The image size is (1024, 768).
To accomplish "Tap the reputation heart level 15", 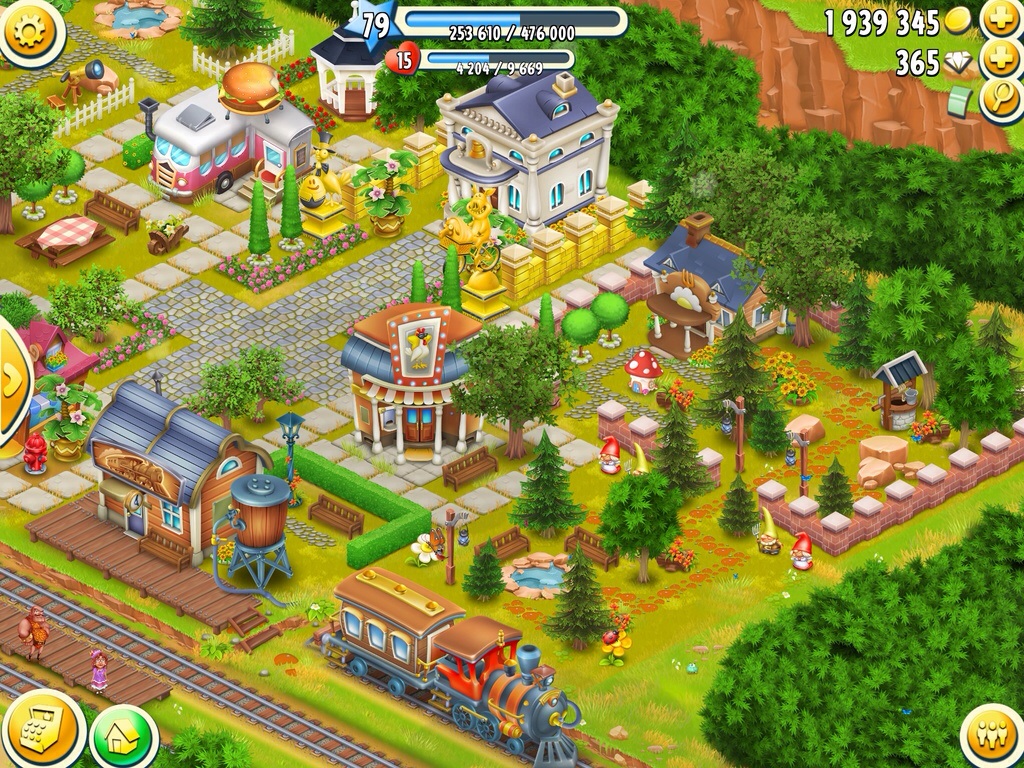I will point(402,60).
